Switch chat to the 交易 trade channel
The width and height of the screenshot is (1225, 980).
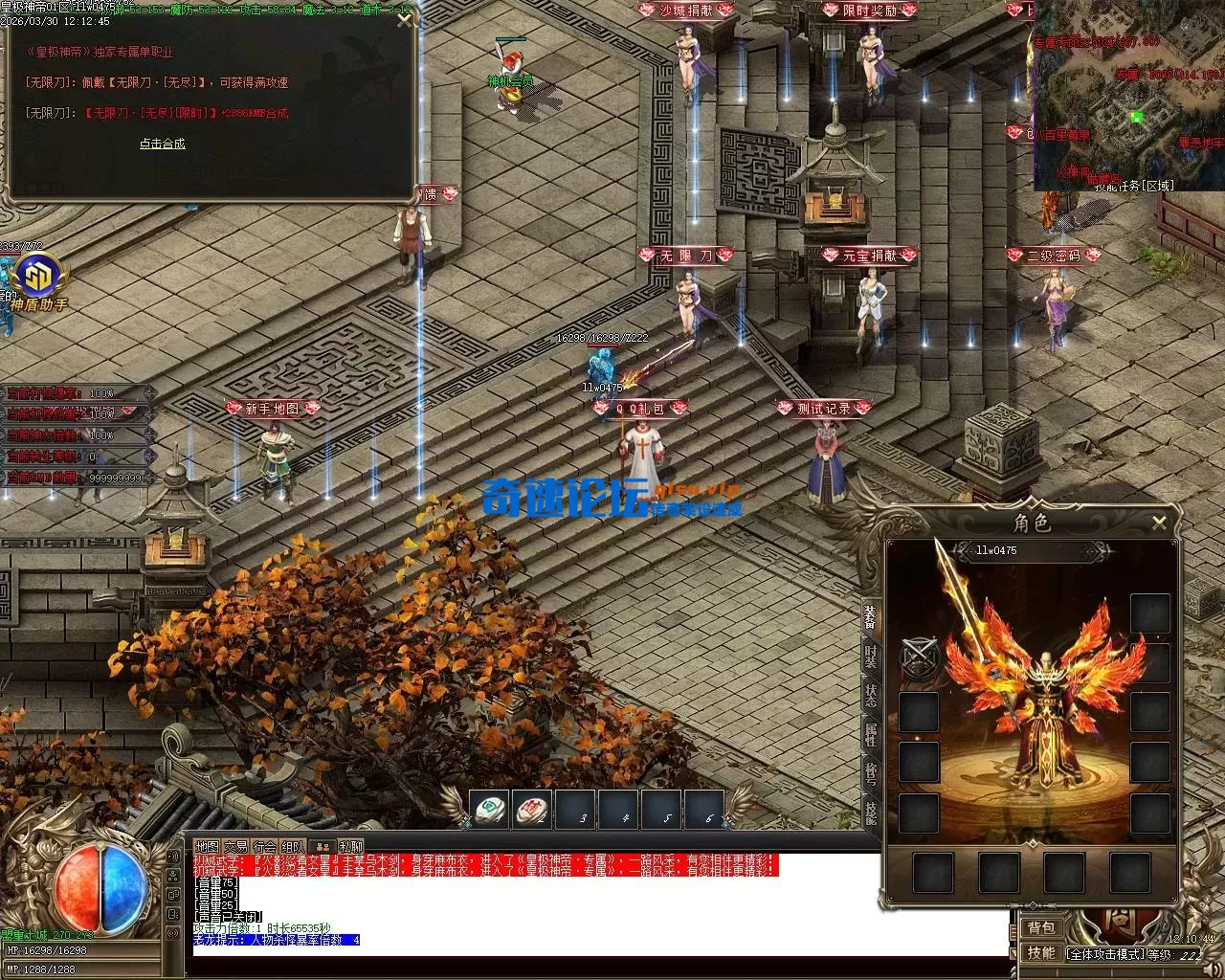pyautogui.click(x=235, y=846)
